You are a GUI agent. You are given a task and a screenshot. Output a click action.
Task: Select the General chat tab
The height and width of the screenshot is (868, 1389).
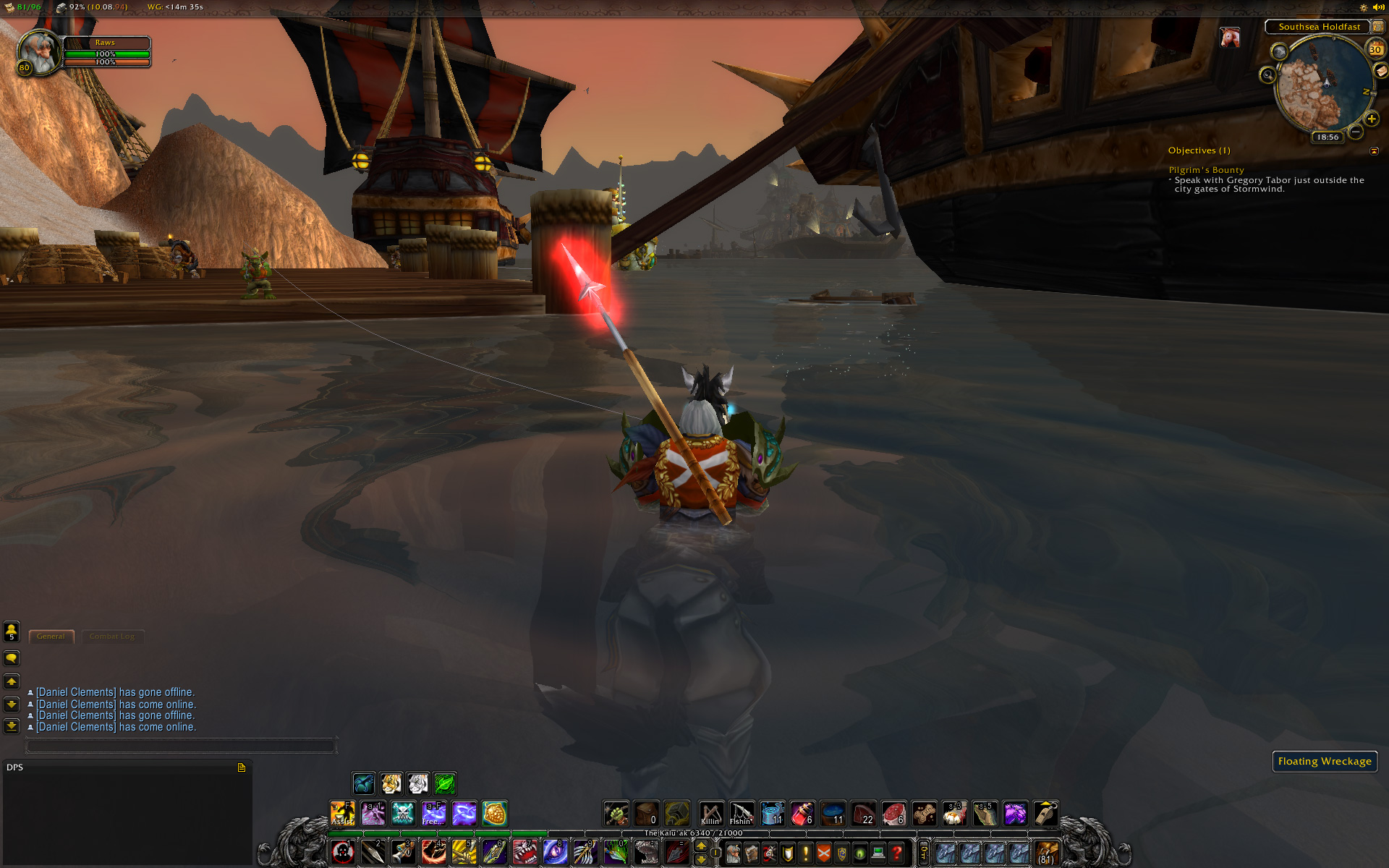click(x=51, y=637)
